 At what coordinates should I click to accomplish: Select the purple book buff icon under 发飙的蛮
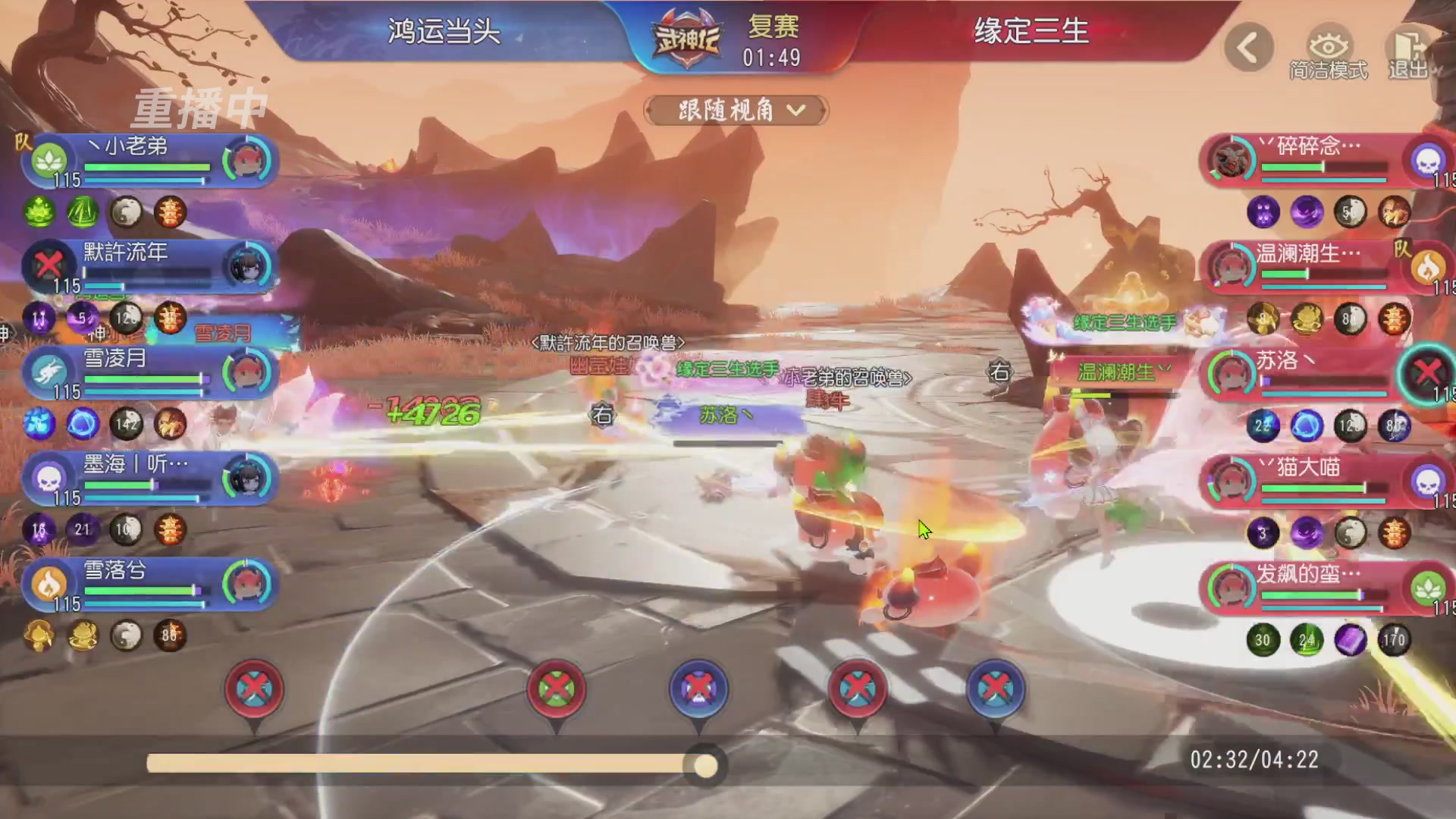coord(1350,641)
